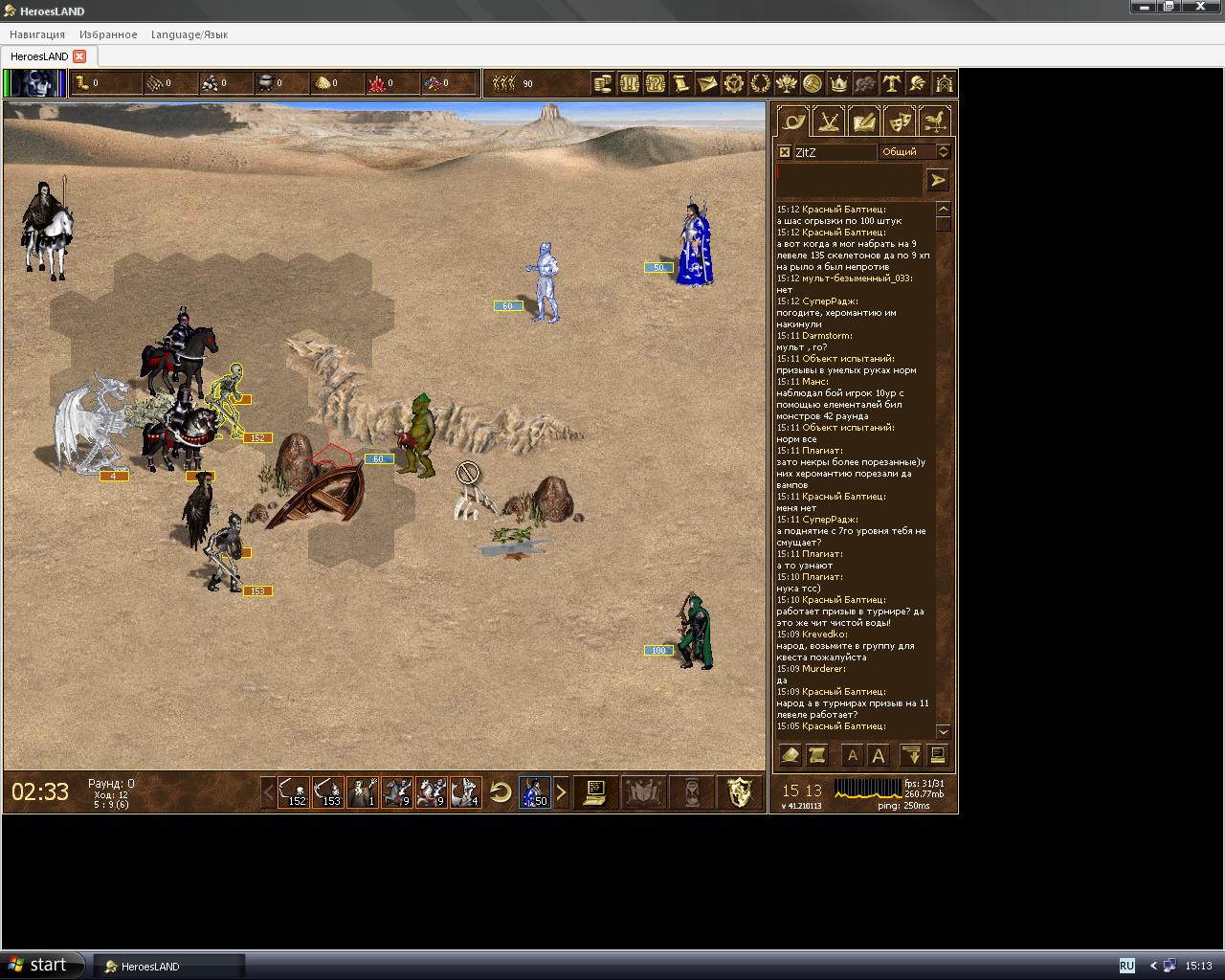Increase chat font with larger A button
The image size is (1225, 980).
pos(878,755)
